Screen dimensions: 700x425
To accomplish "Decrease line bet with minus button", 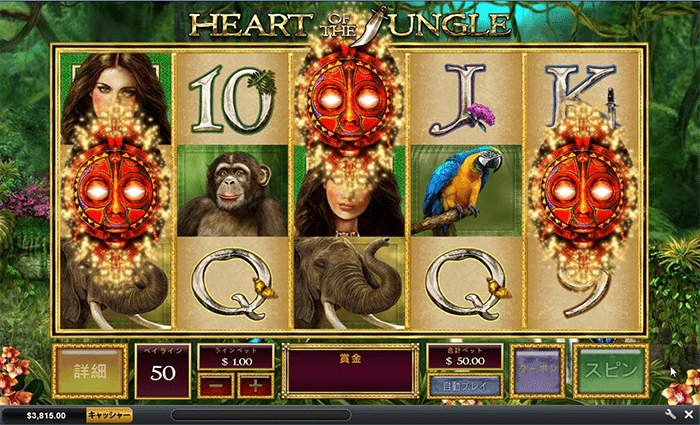I will (x=211, y=385).
